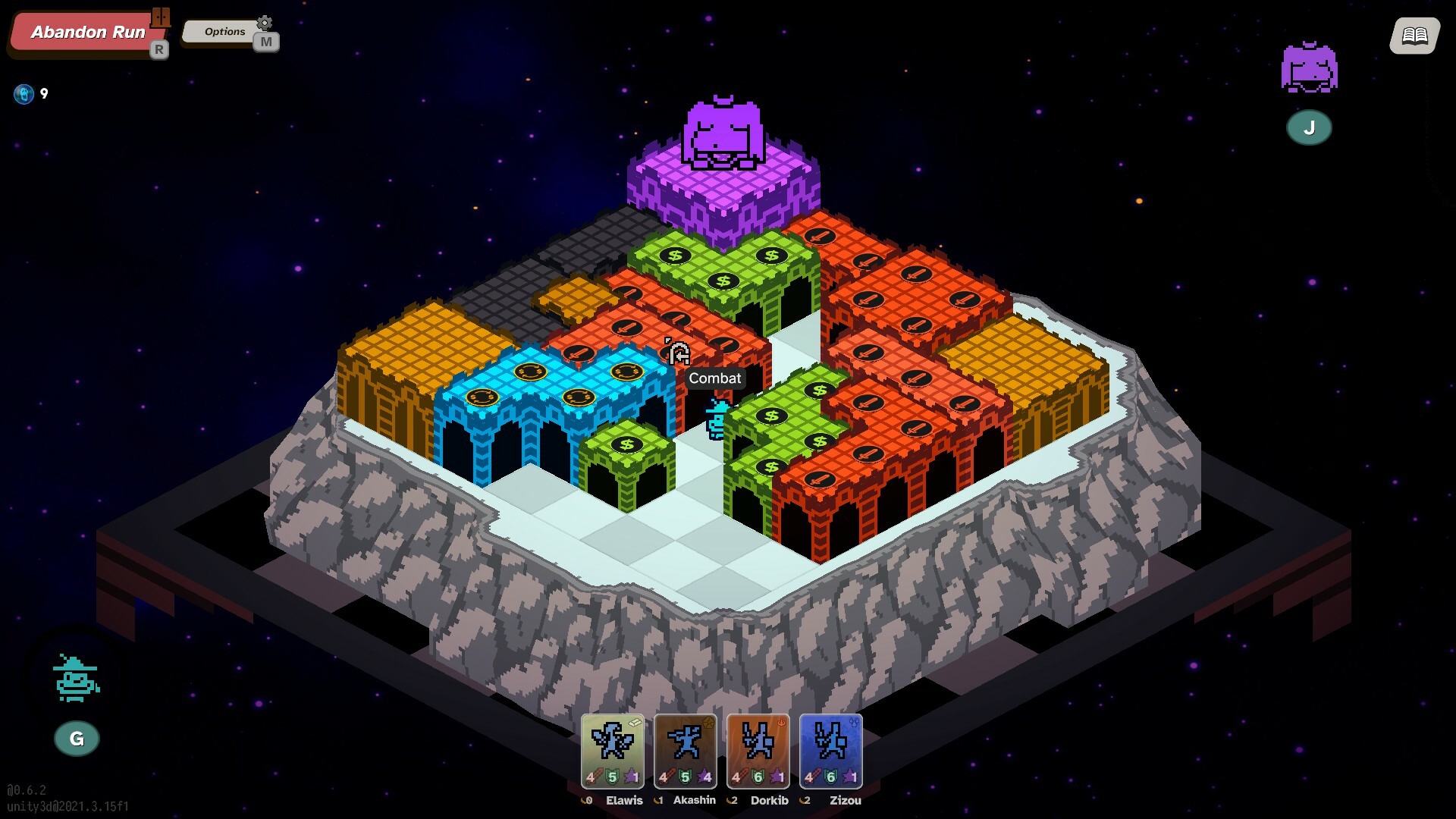The width and height of the screenshot is (1456, 819).
Task: Select the teal hero portrait in the bottom left
Action: coord(74,679)
